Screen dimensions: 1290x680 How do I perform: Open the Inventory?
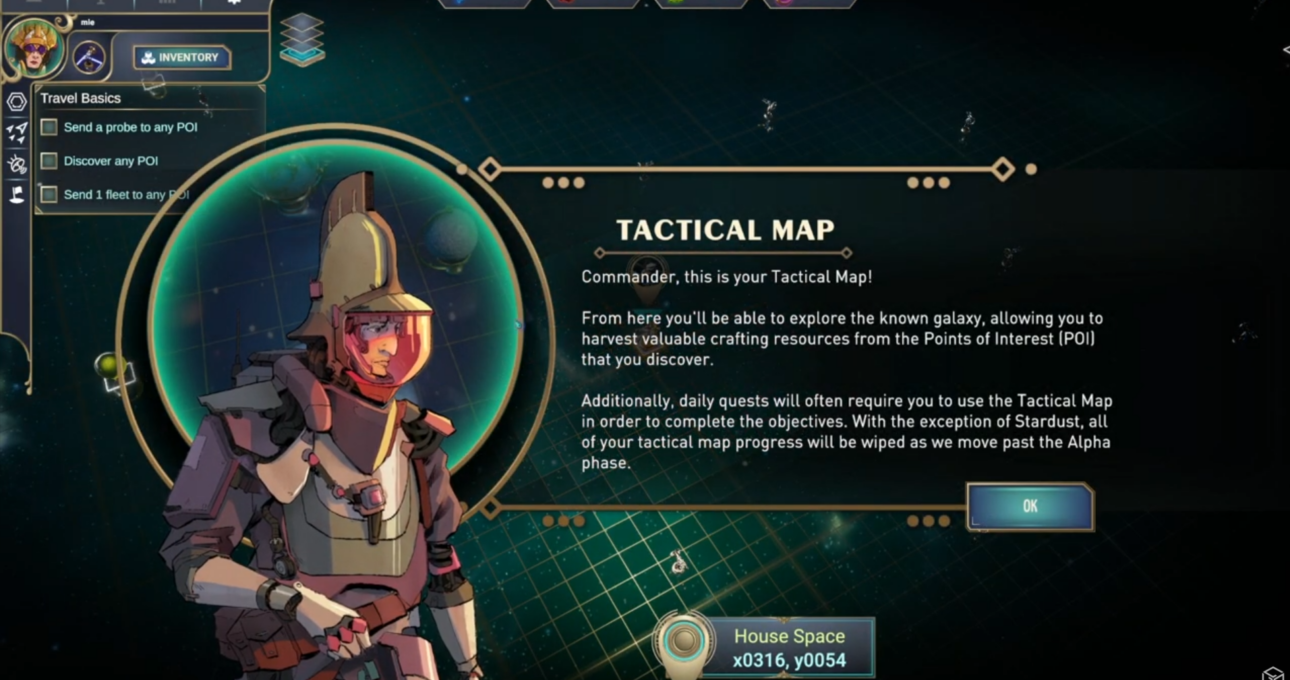click(x=182, y=58)
